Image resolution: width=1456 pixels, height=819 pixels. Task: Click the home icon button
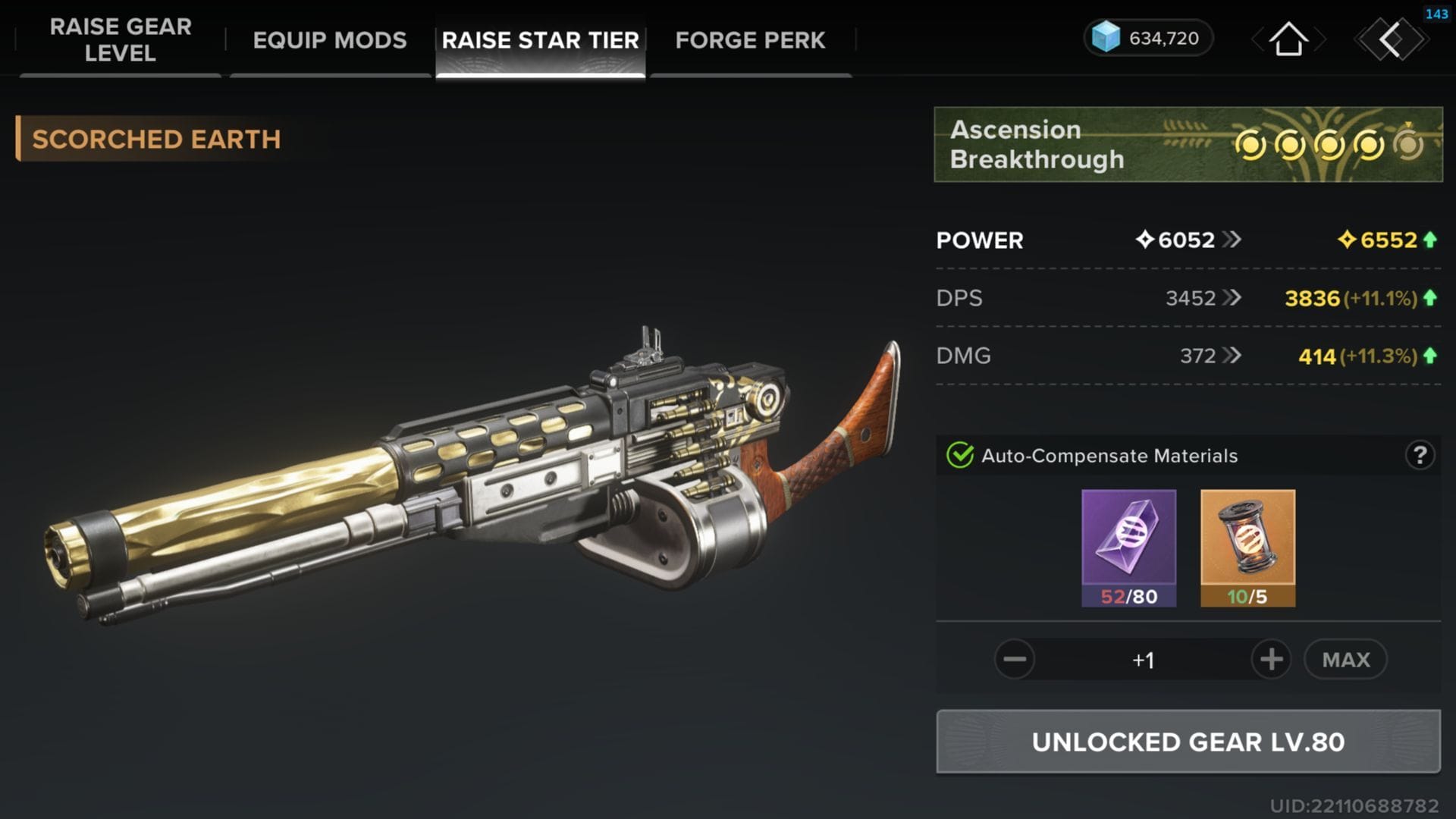pyautogui.click(x=1288, y=39)
